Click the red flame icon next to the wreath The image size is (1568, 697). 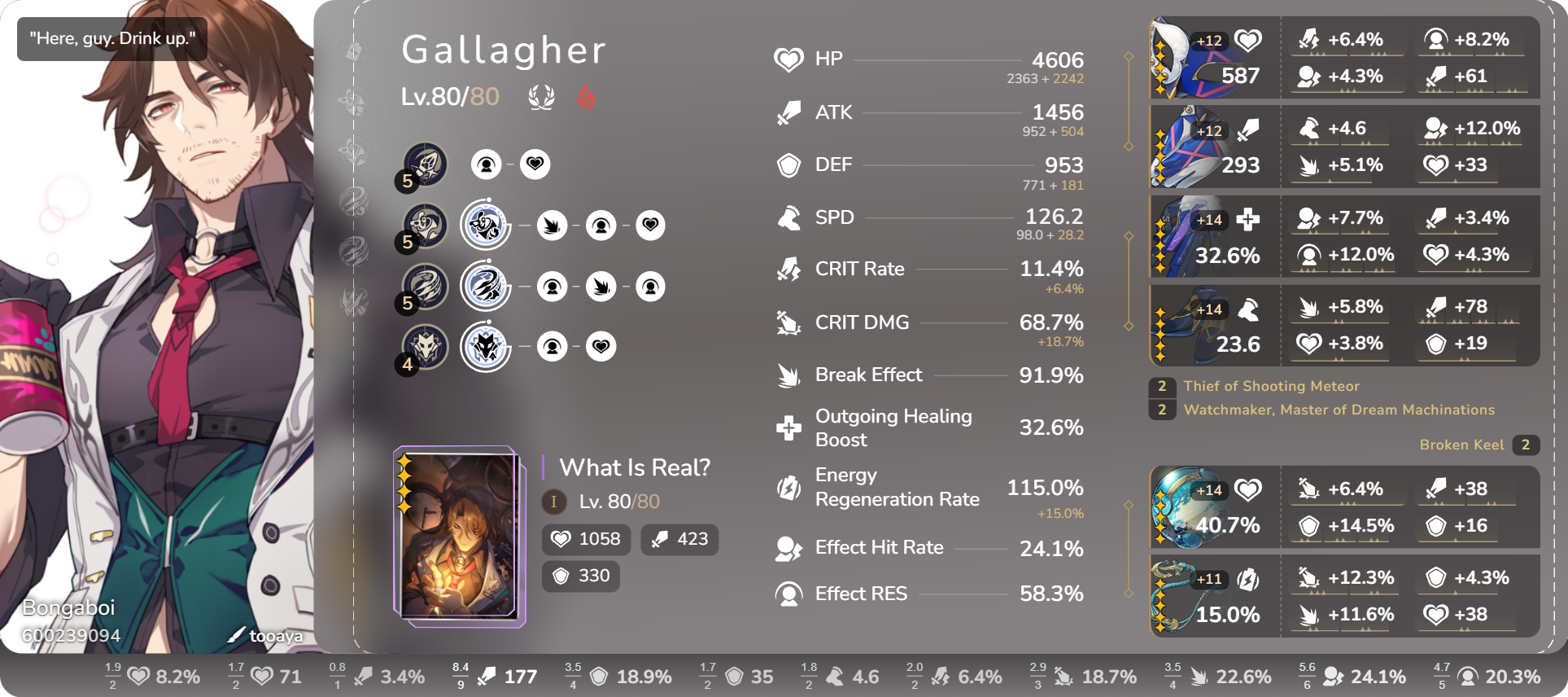[587, 96]
